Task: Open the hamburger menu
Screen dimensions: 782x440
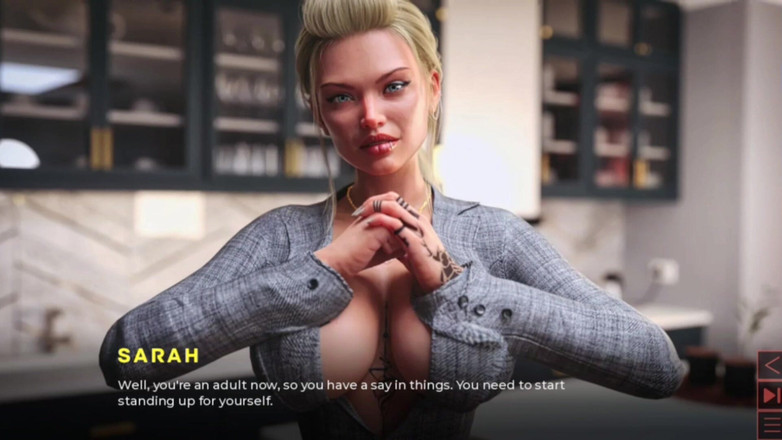Action: (x=769, y=425)
